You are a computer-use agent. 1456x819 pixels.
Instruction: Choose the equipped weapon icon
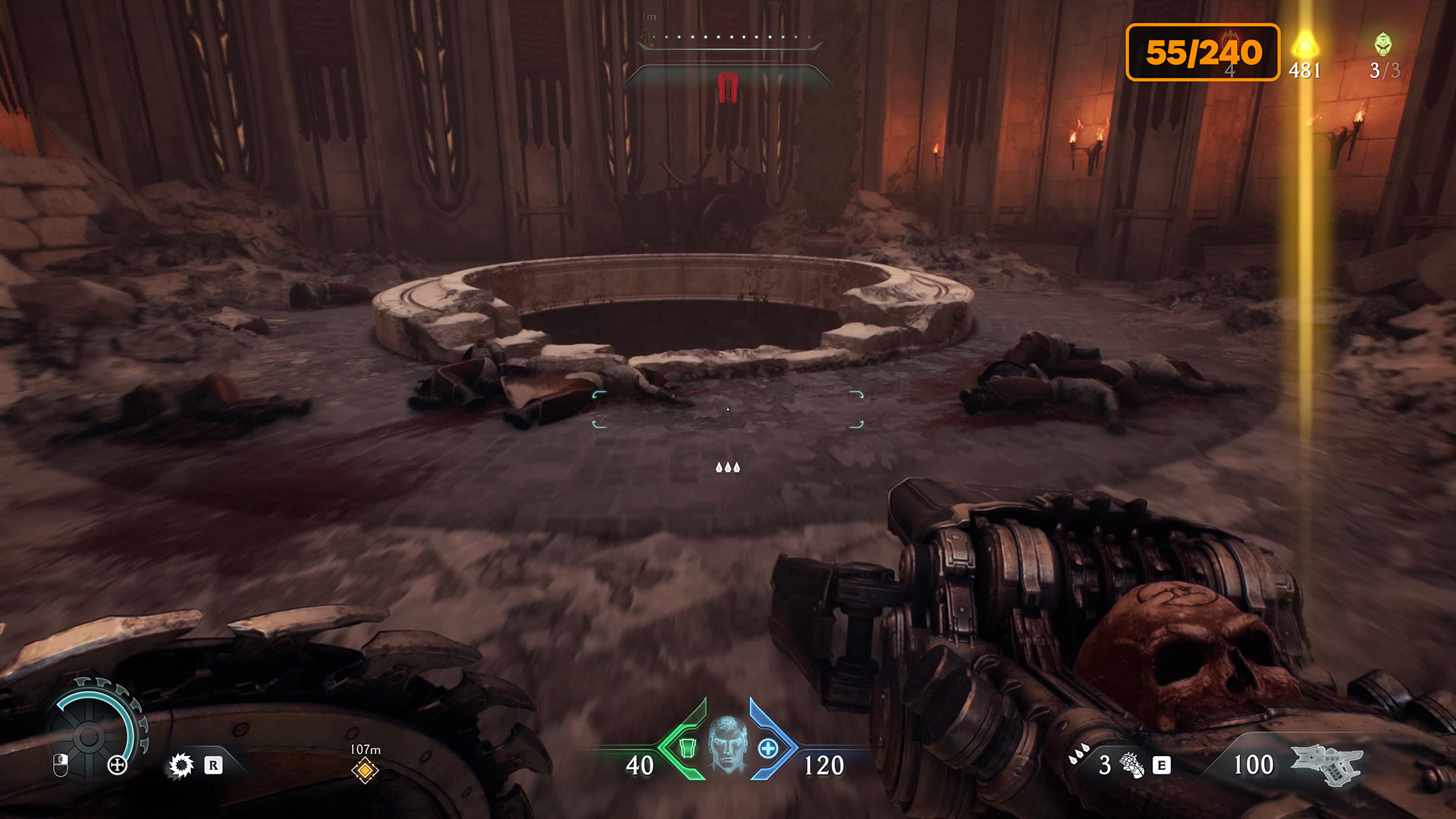1326,764
